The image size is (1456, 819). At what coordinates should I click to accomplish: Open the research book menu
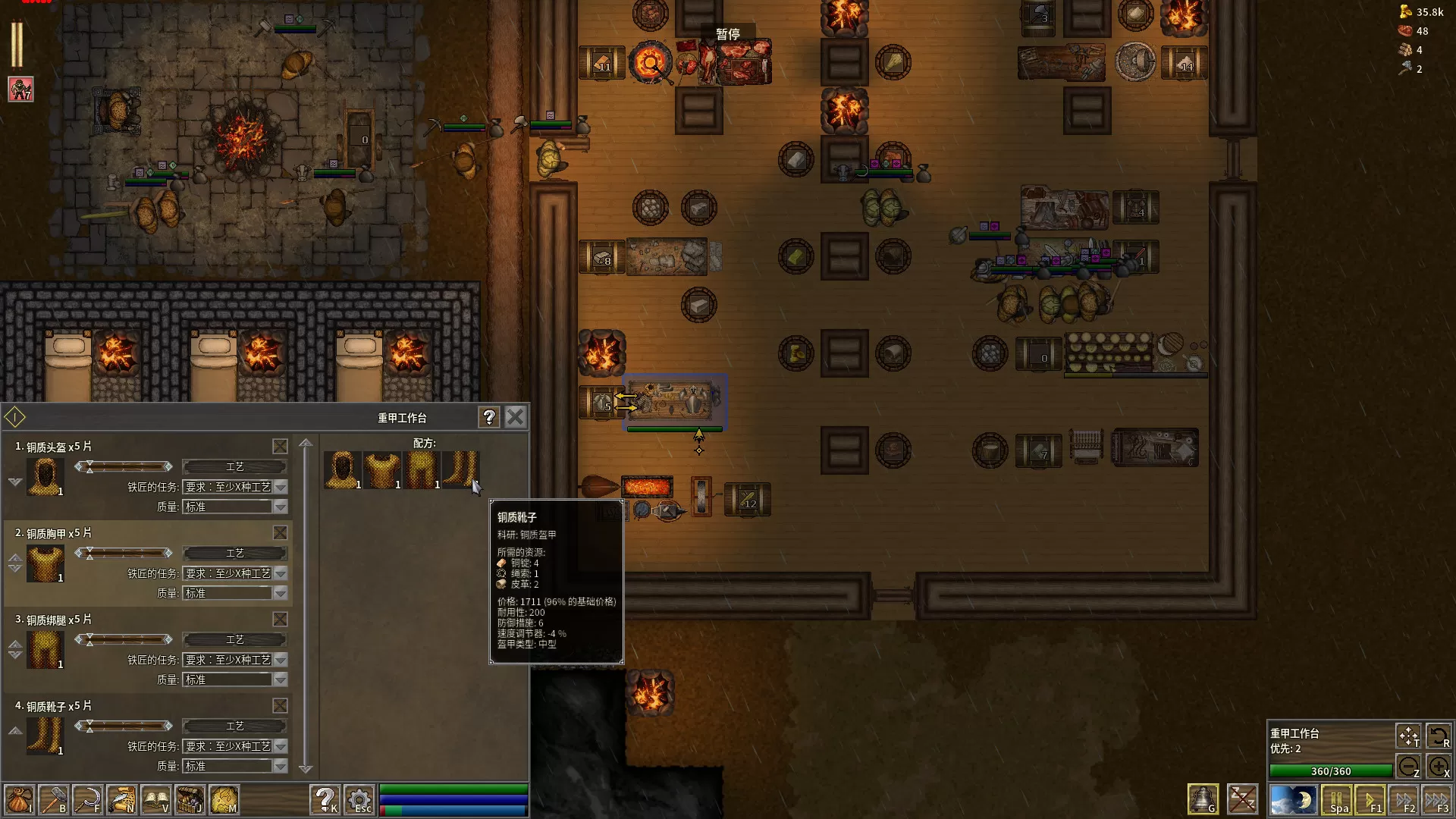156,800
